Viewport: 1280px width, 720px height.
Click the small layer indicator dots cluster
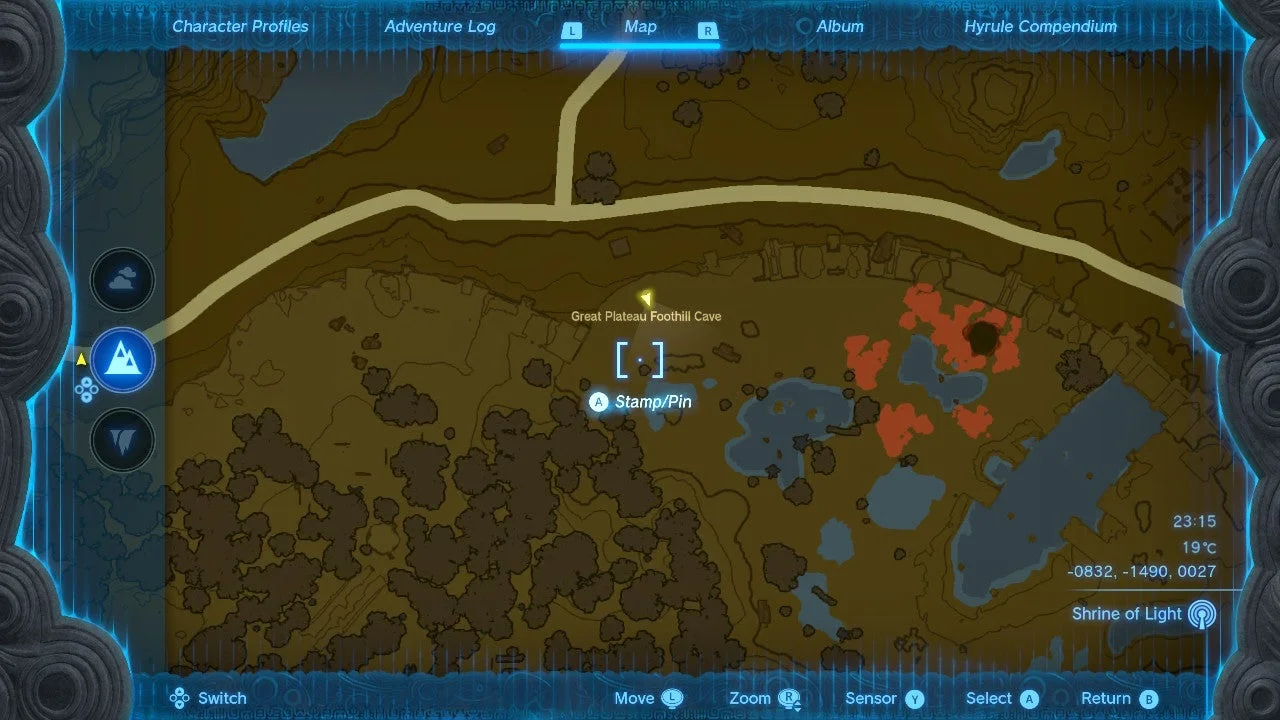point(89,391)
